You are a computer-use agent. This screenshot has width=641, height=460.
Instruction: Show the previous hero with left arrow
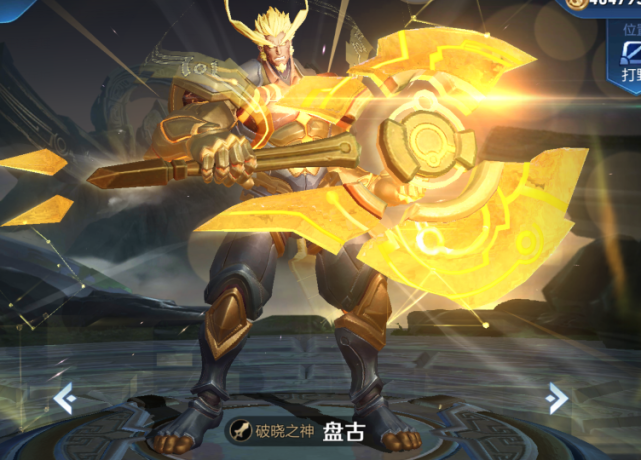pyautogui.click(x=64, y=399)
